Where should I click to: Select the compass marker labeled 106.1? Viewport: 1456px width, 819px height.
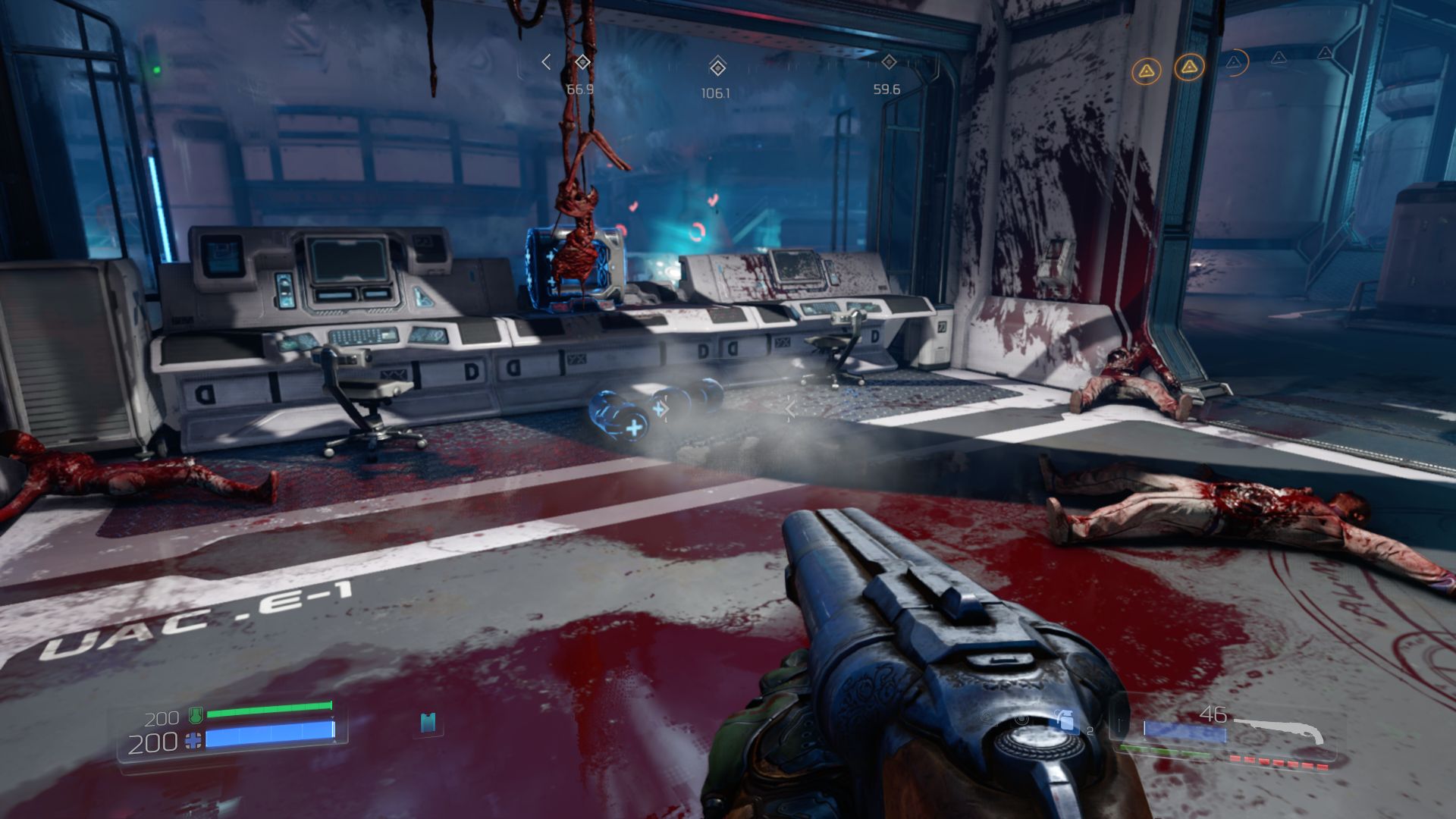717,67
